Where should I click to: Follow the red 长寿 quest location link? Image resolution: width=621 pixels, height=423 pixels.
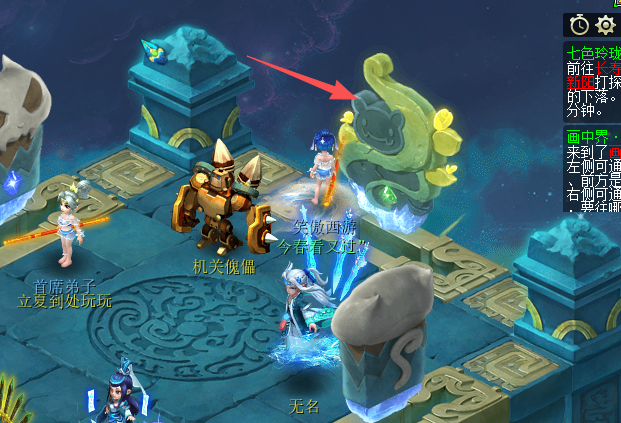coord(609,69)
